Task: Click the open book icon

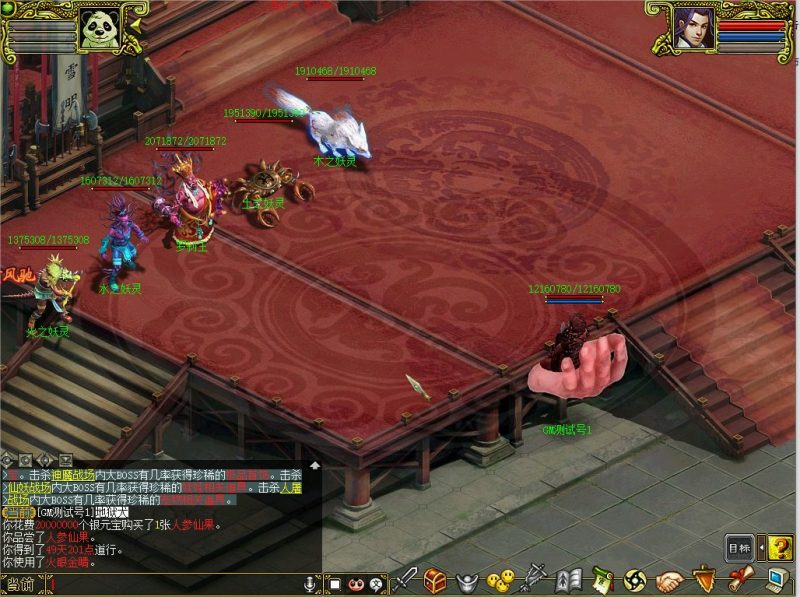Action: pyautogui.click(x=569, y=580)
